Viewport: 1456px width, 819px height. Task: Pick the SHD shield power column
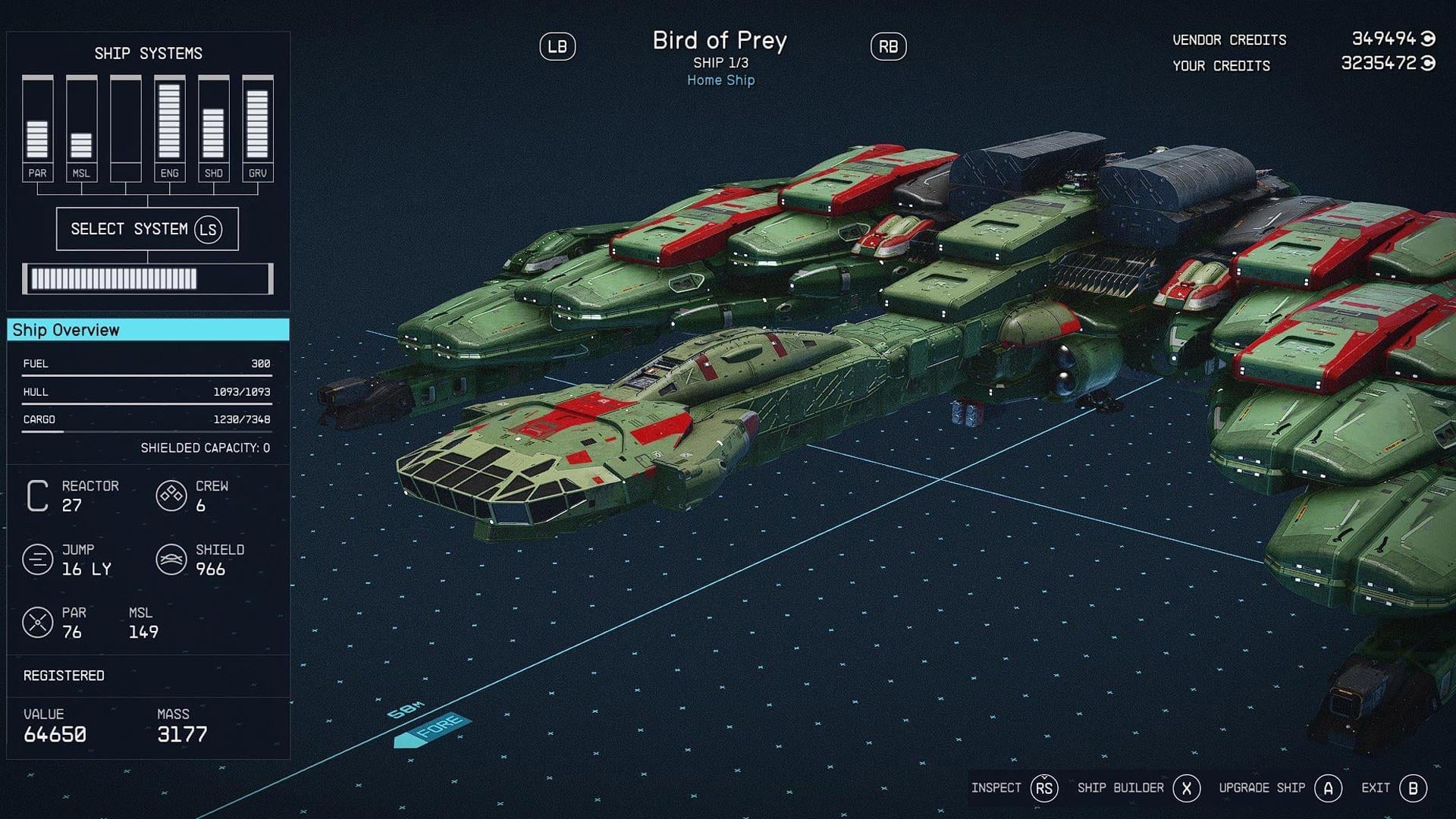coord(213,127)
